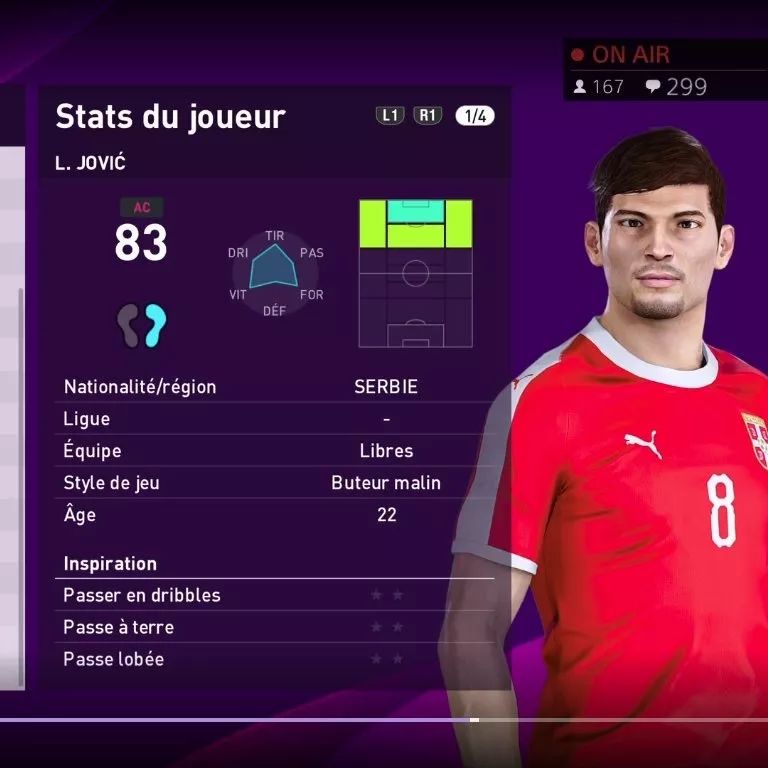Show the stream viewer count

pyautogui.click(x=599, y=87)
